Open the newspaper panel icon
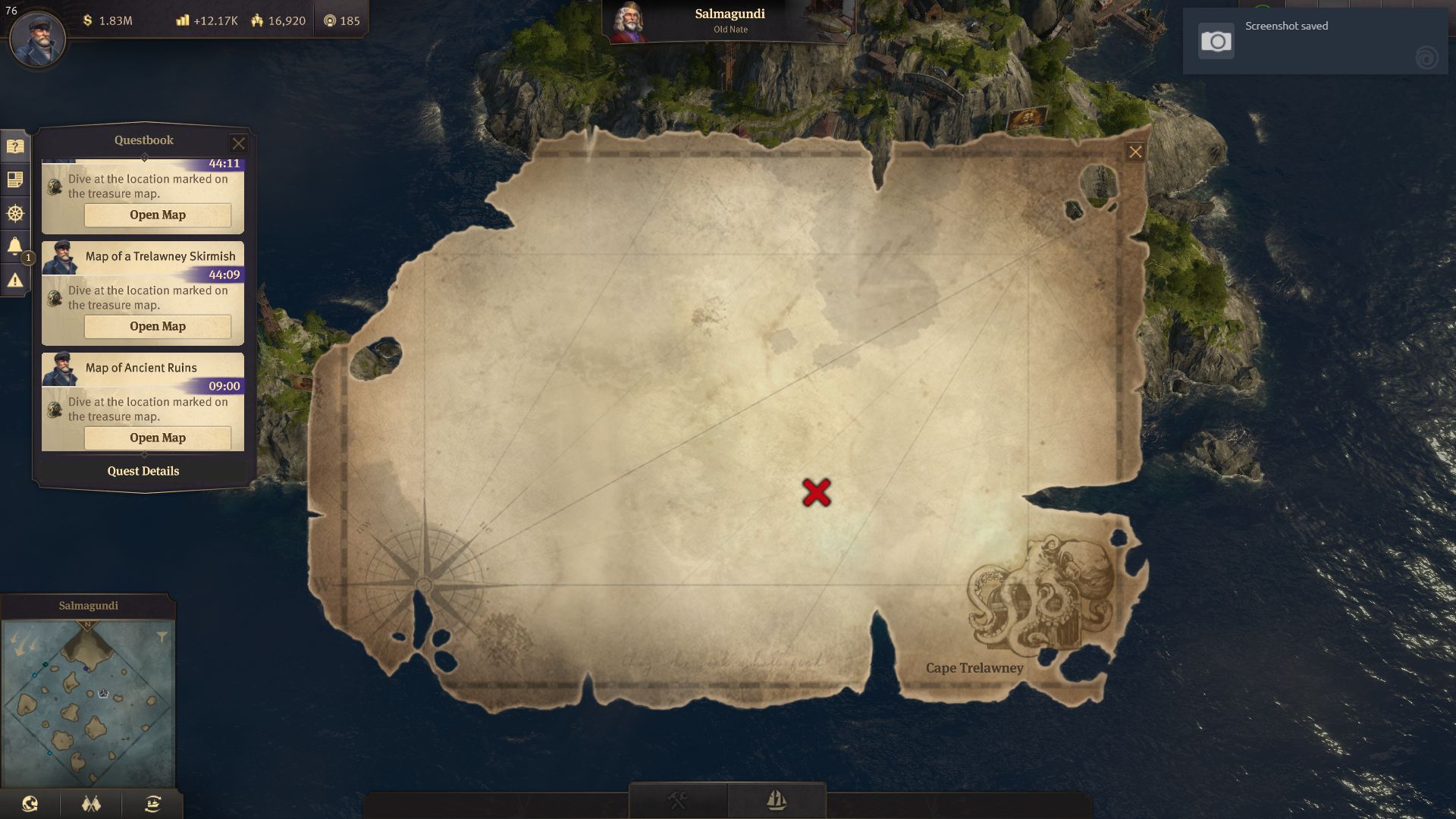The width and height of the screenshot is (1456, 819). click(14, 180)
